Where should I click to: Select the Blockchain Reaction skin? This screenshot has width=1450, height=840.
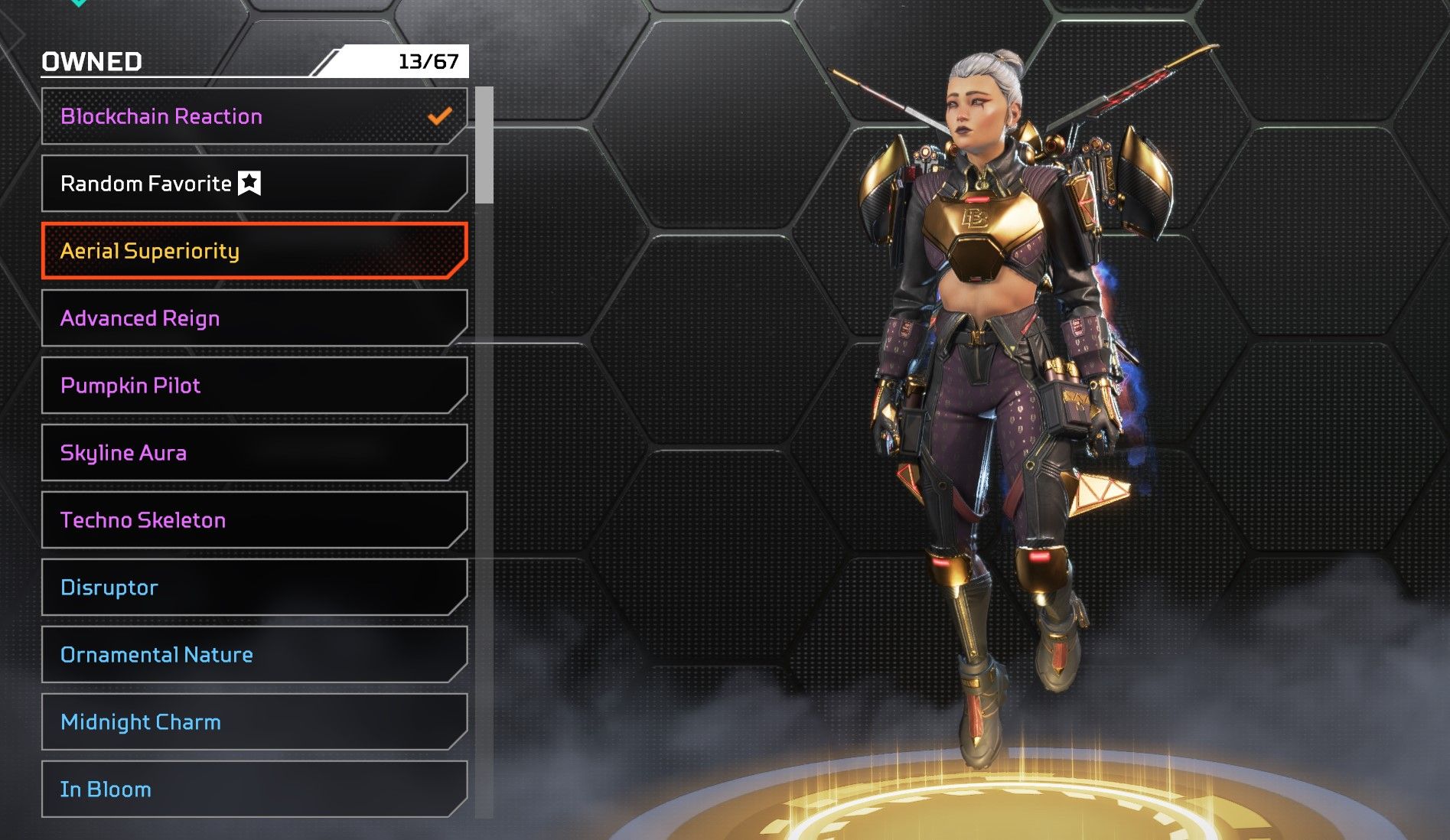(253, 116)
